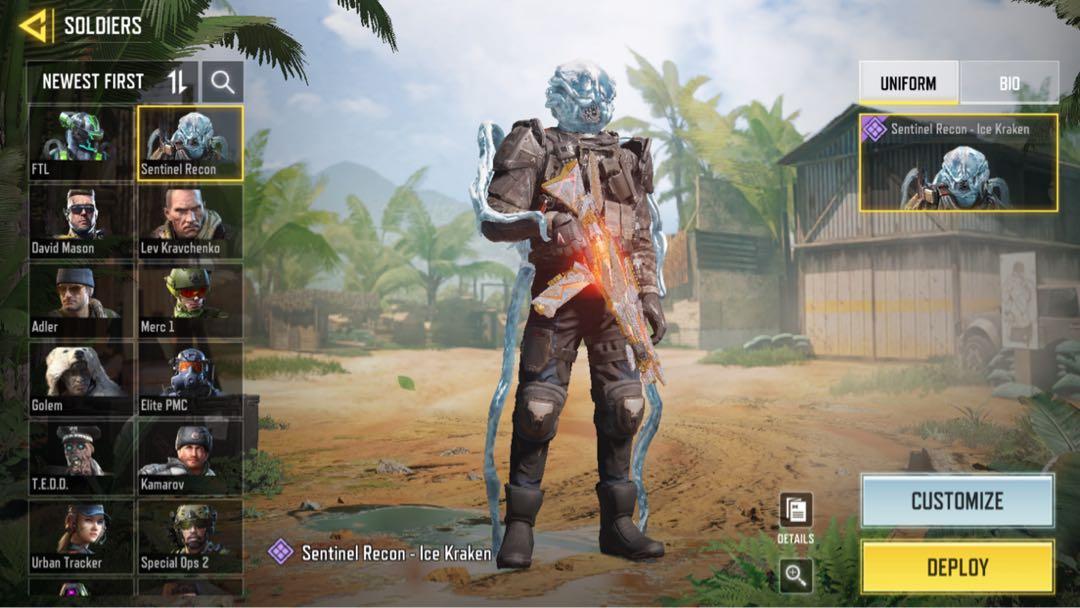
Task: Select the Ice Kraken uniform card
Action: tap(958, 162)
